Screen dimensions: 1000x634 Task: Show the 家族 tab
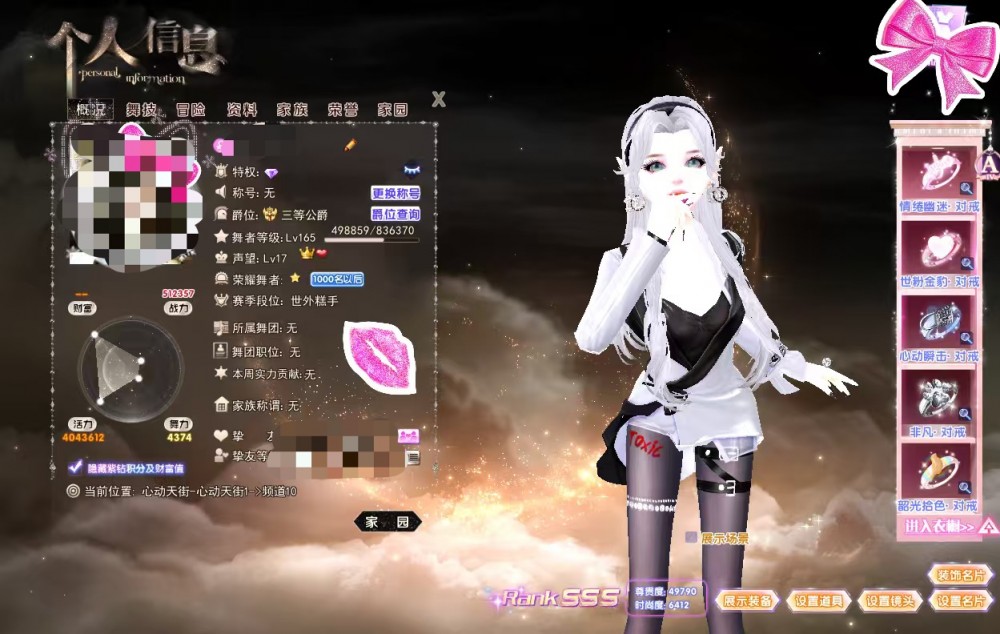[292, 110]
